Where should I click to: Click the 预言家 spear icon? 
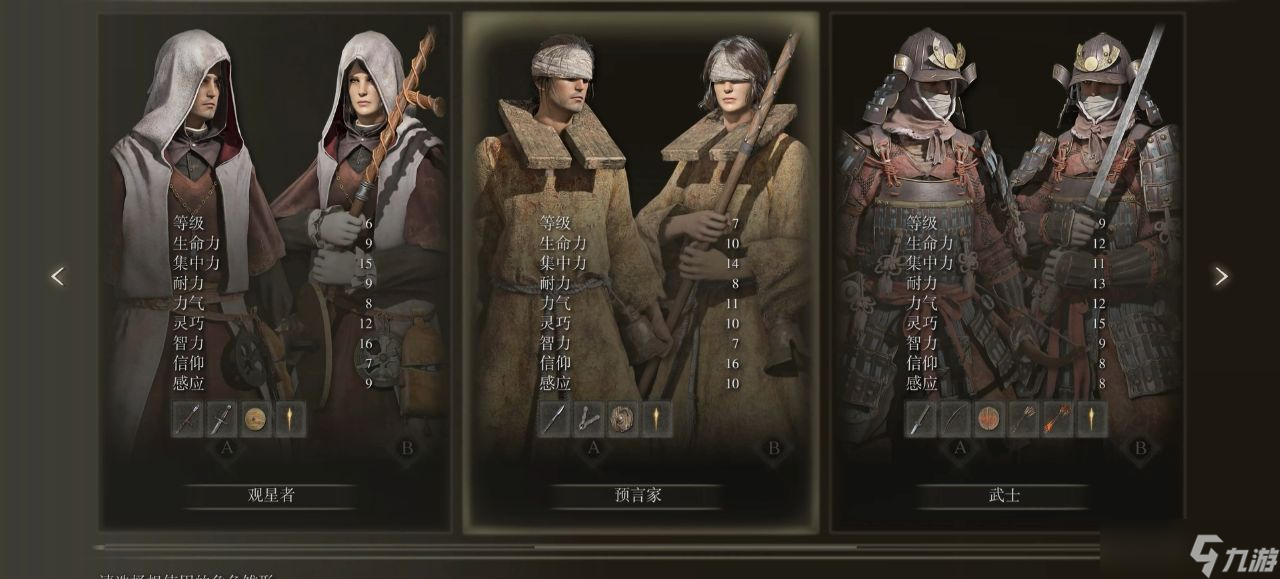(554, 420)
